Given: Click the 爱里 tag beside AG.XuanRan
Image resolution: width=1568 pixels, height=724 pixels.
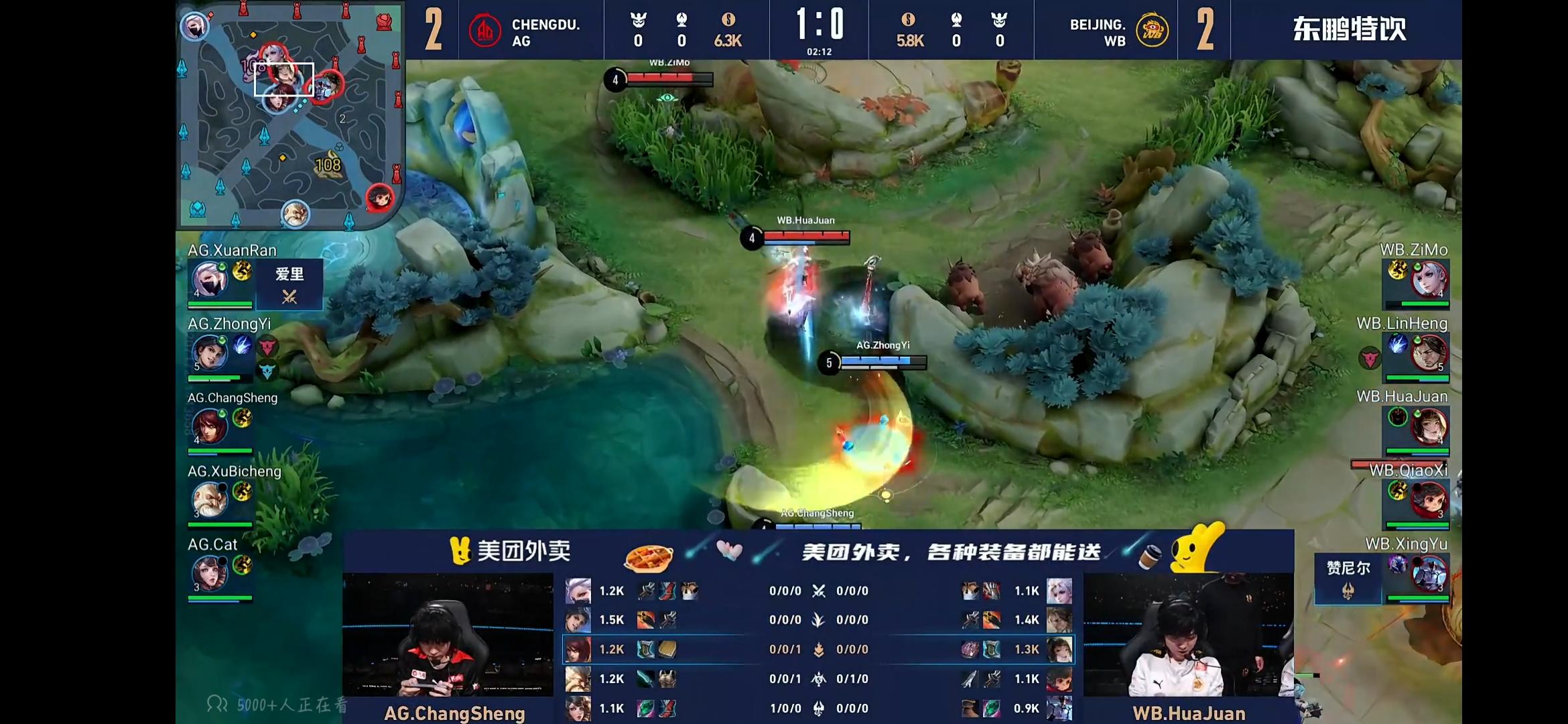Looking at the screenshot, I should tap(289, 284).
